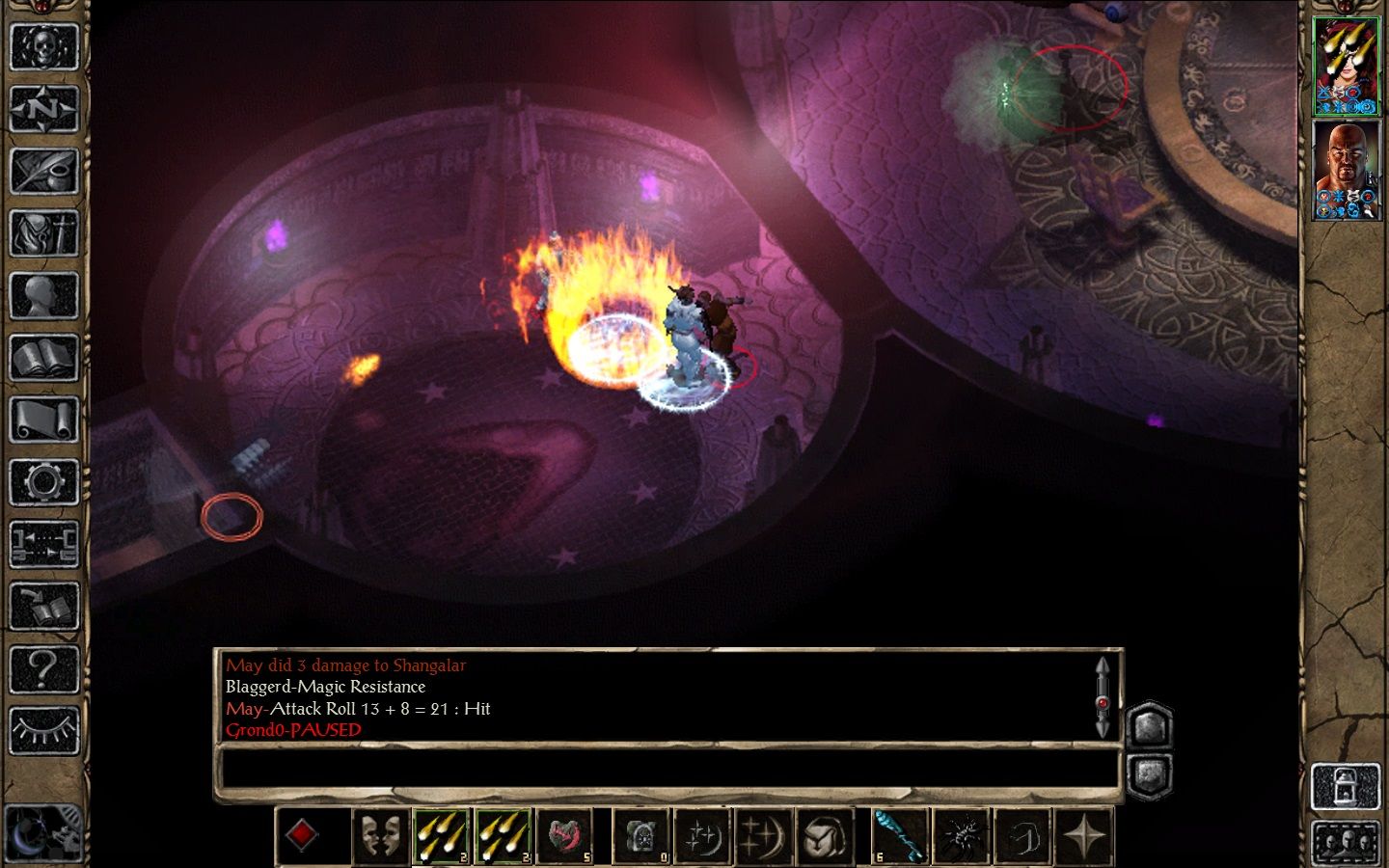Click the question mark help button

coord(43,668)
